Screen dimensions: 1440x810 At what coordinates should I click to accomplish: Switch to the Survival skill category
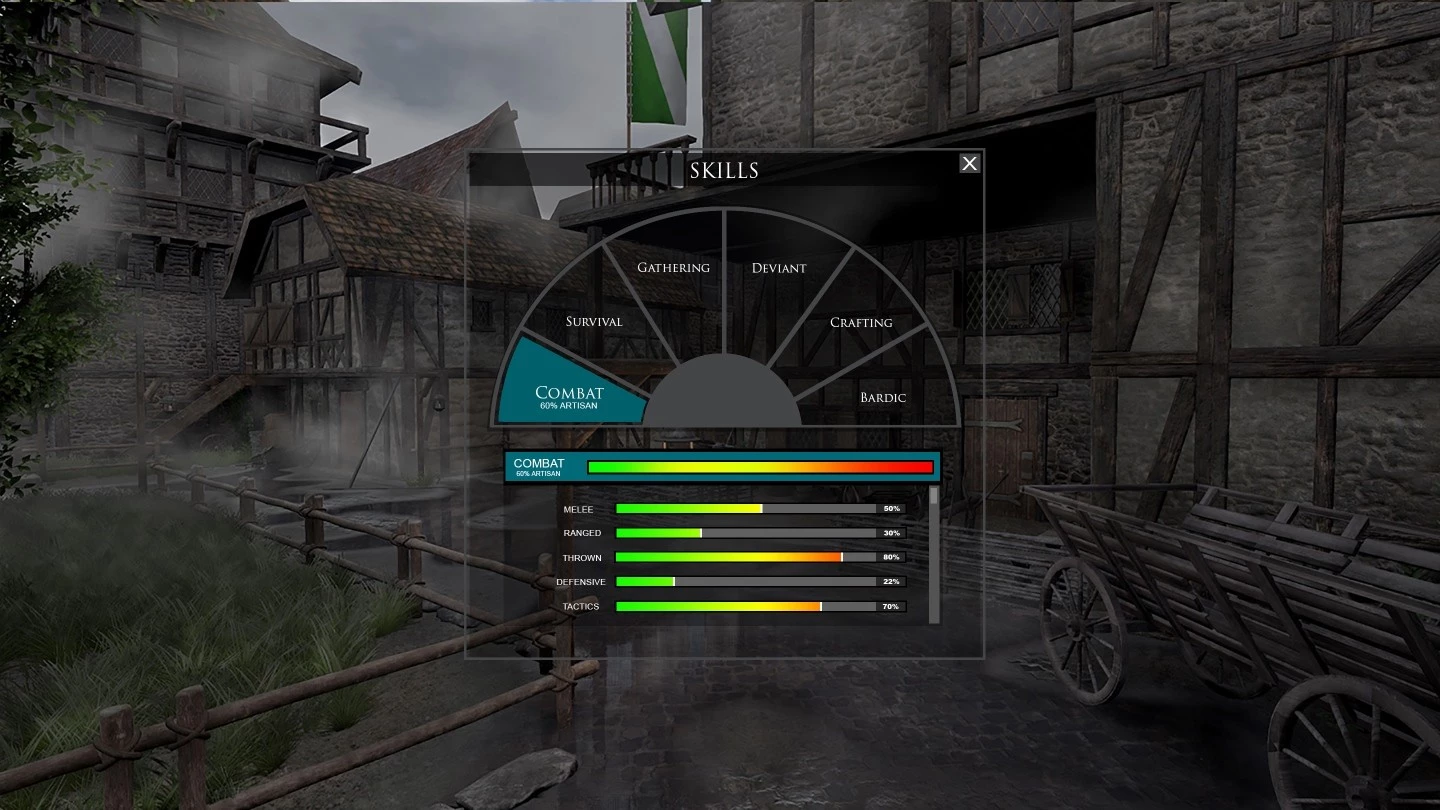click(x=594, y=322)
